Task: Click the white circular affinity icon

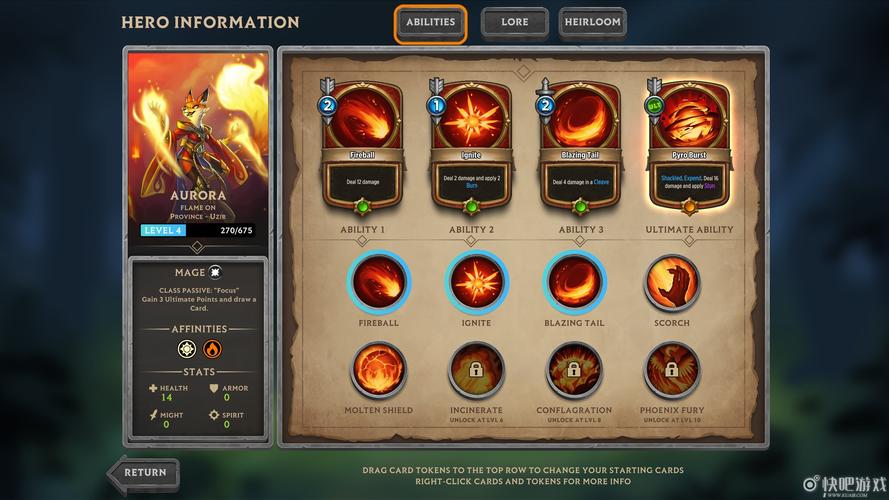Action: click(187, 349)
